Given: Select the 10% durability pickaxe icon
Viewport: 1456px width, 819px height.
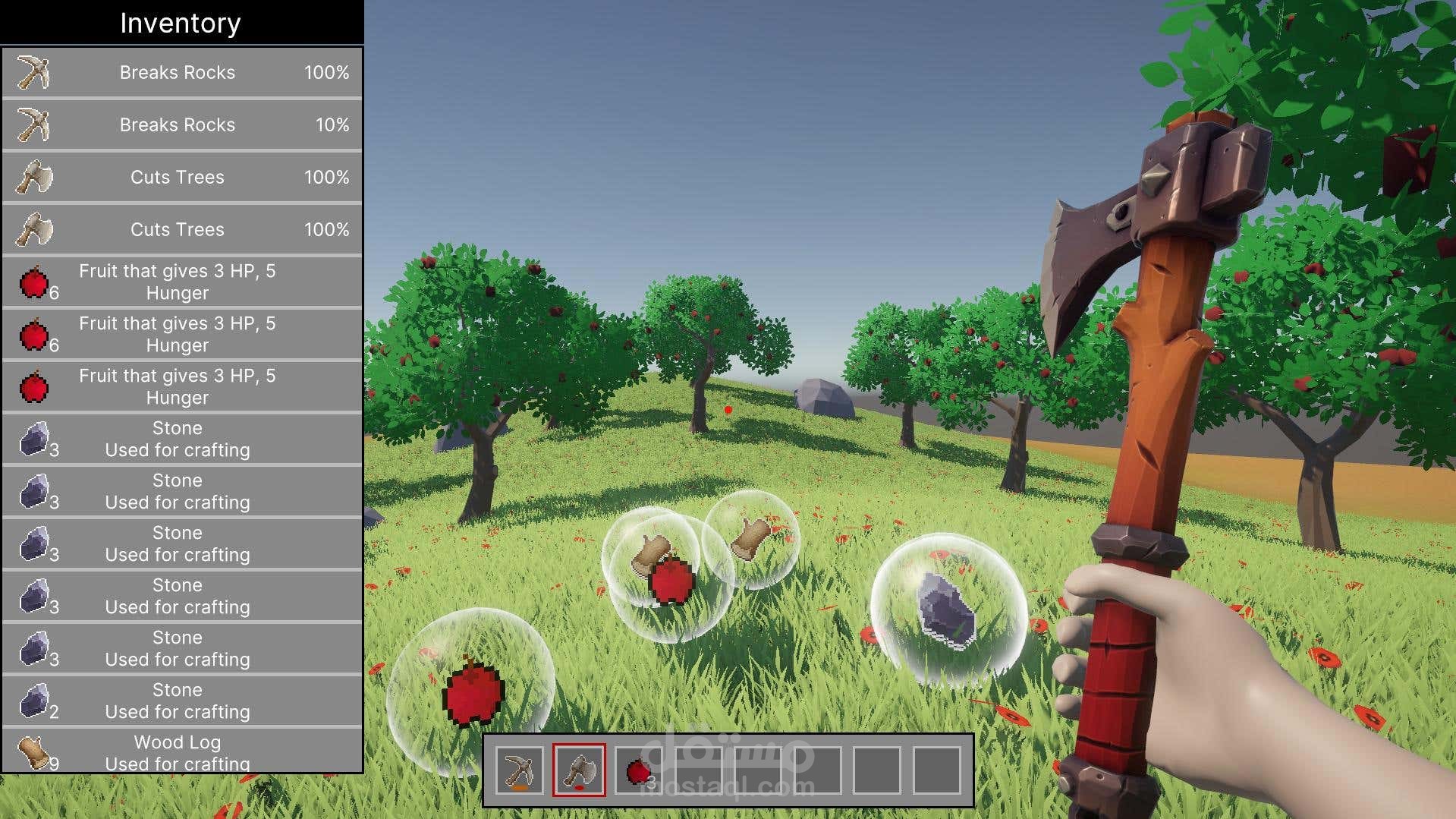Looking at the screenshot, I should [x=33, y=124].
